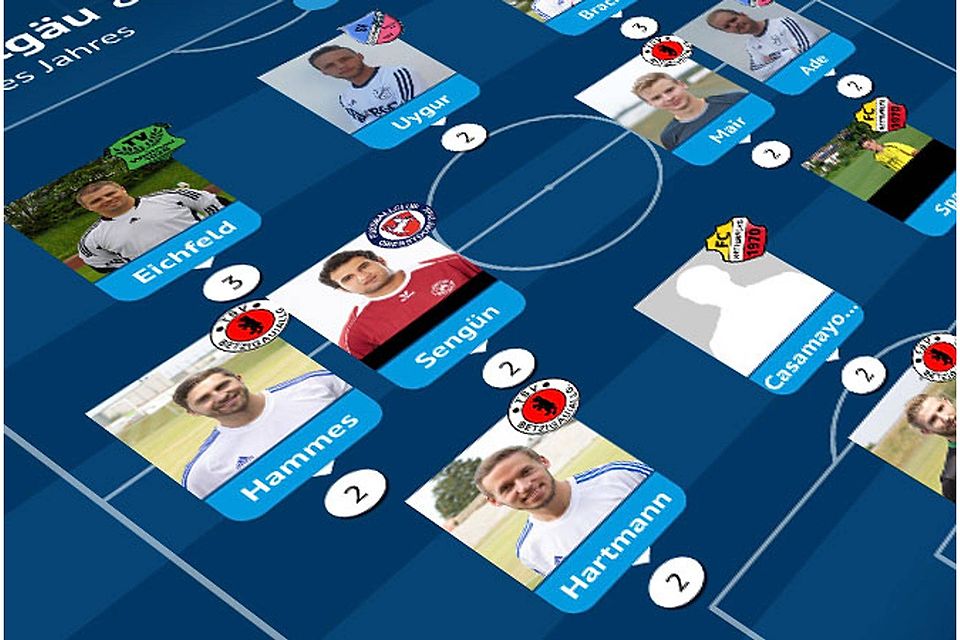Select the green club badge above Eichfeld
The width and height of the screenshot is (960, 640).
(x=146, y=146)
